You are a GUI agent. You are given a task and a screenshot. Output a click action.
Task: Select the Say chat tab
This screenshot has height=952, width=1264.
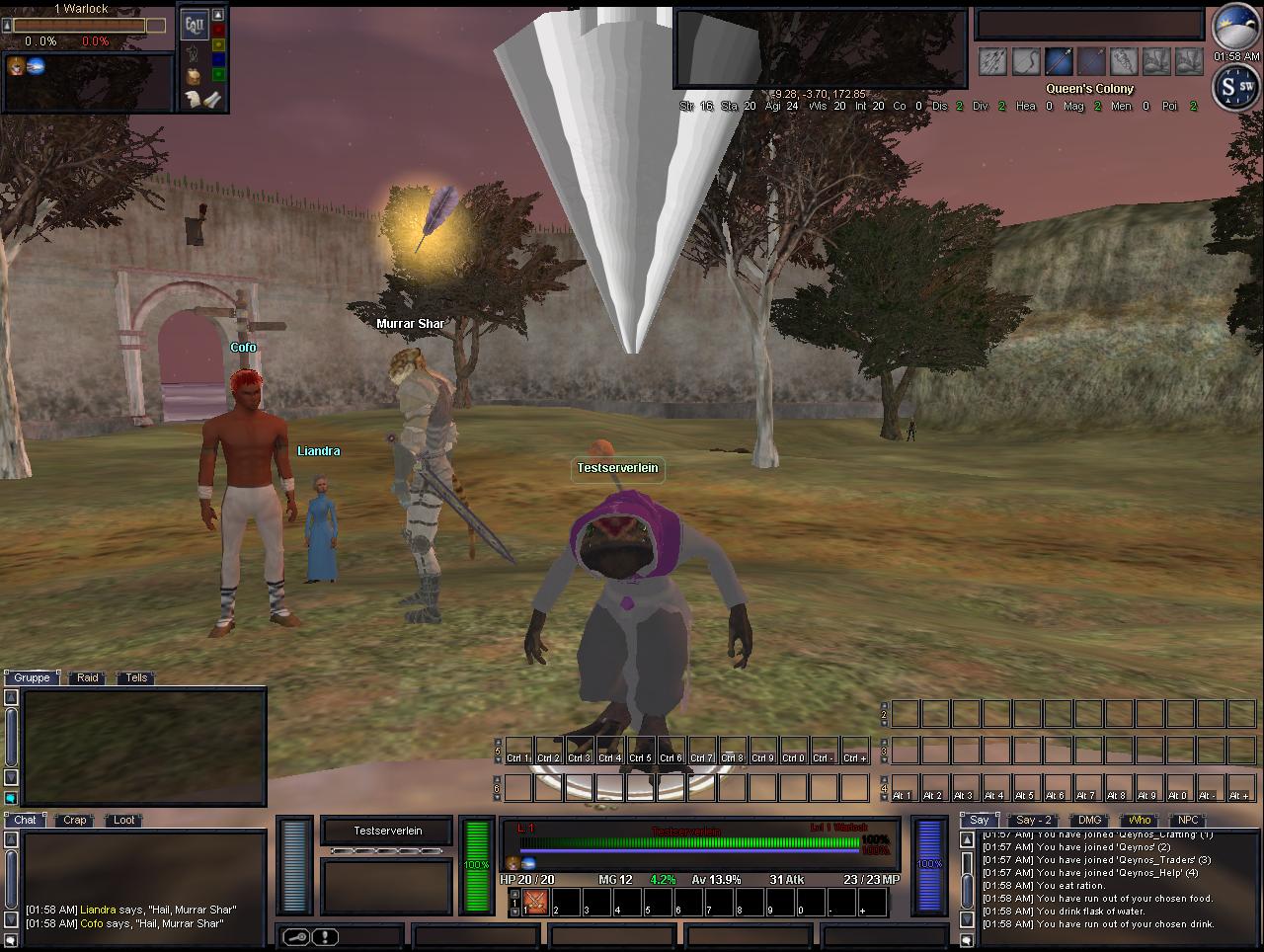click(x=979, y=820)
